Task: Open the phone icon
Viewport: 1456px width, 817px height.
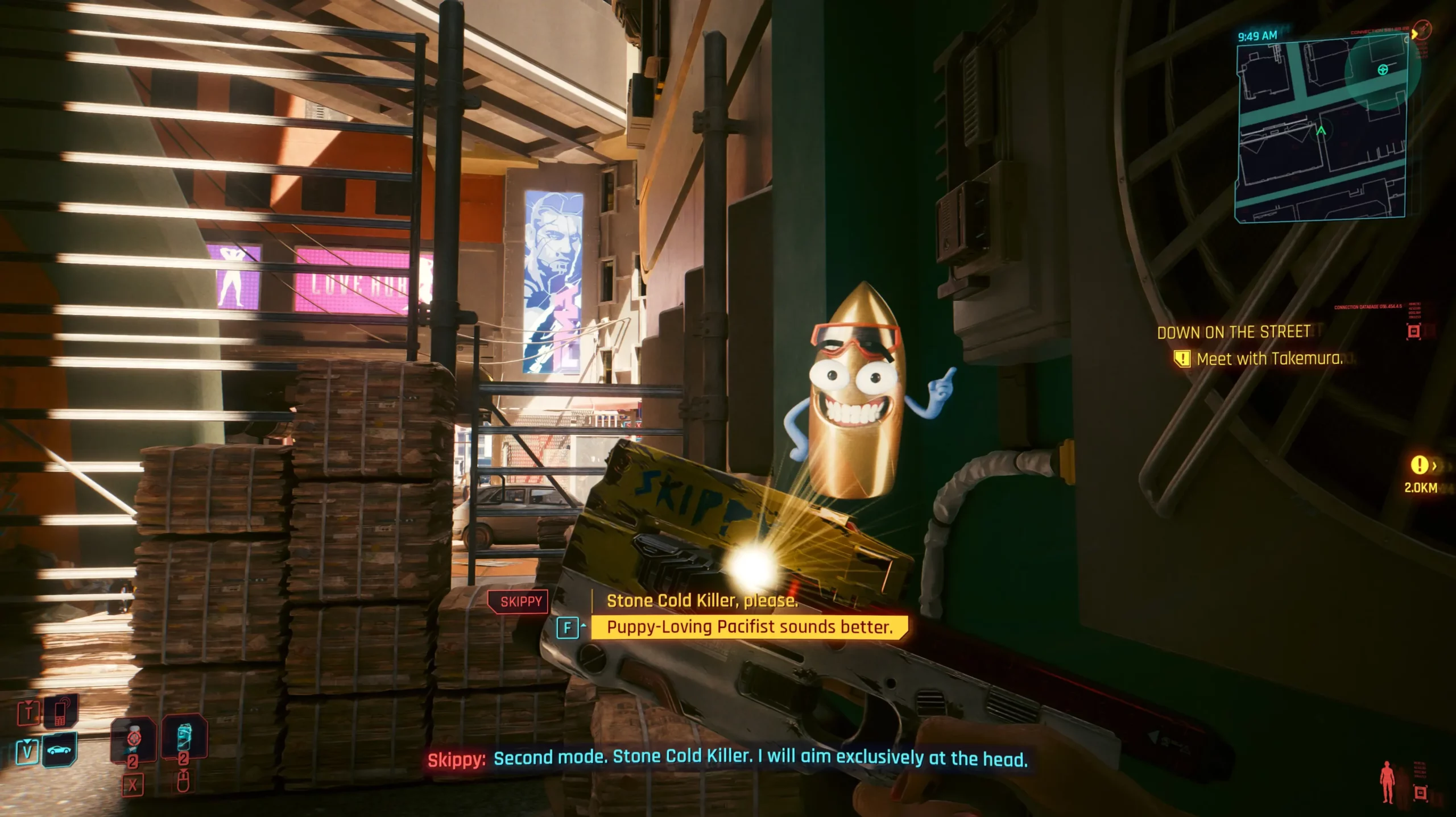Action: pyautogui.click(x=59, y=711)
